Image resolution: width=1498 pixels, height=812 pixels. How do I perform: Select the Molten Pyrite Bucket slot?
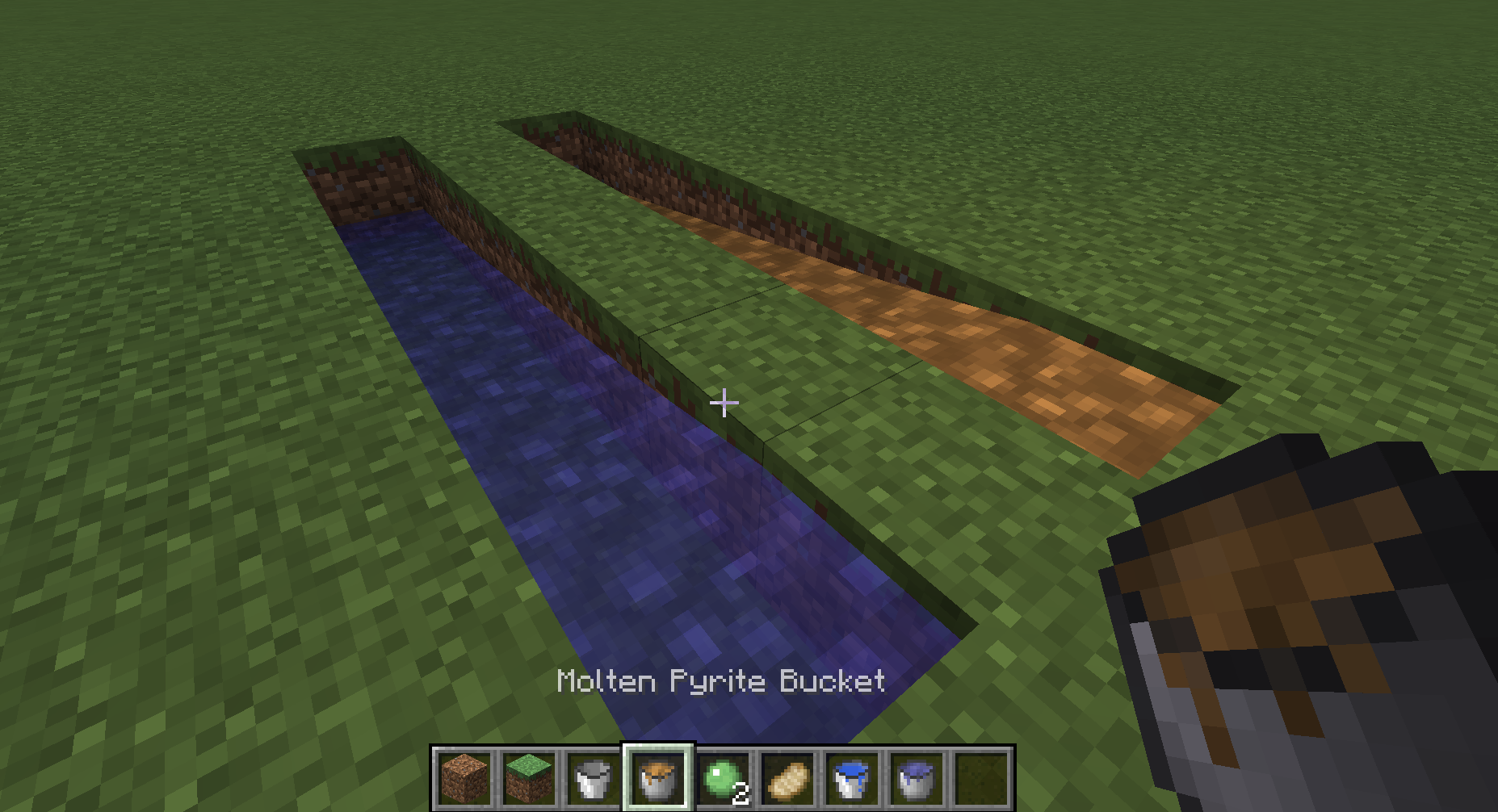pos(658,777)
